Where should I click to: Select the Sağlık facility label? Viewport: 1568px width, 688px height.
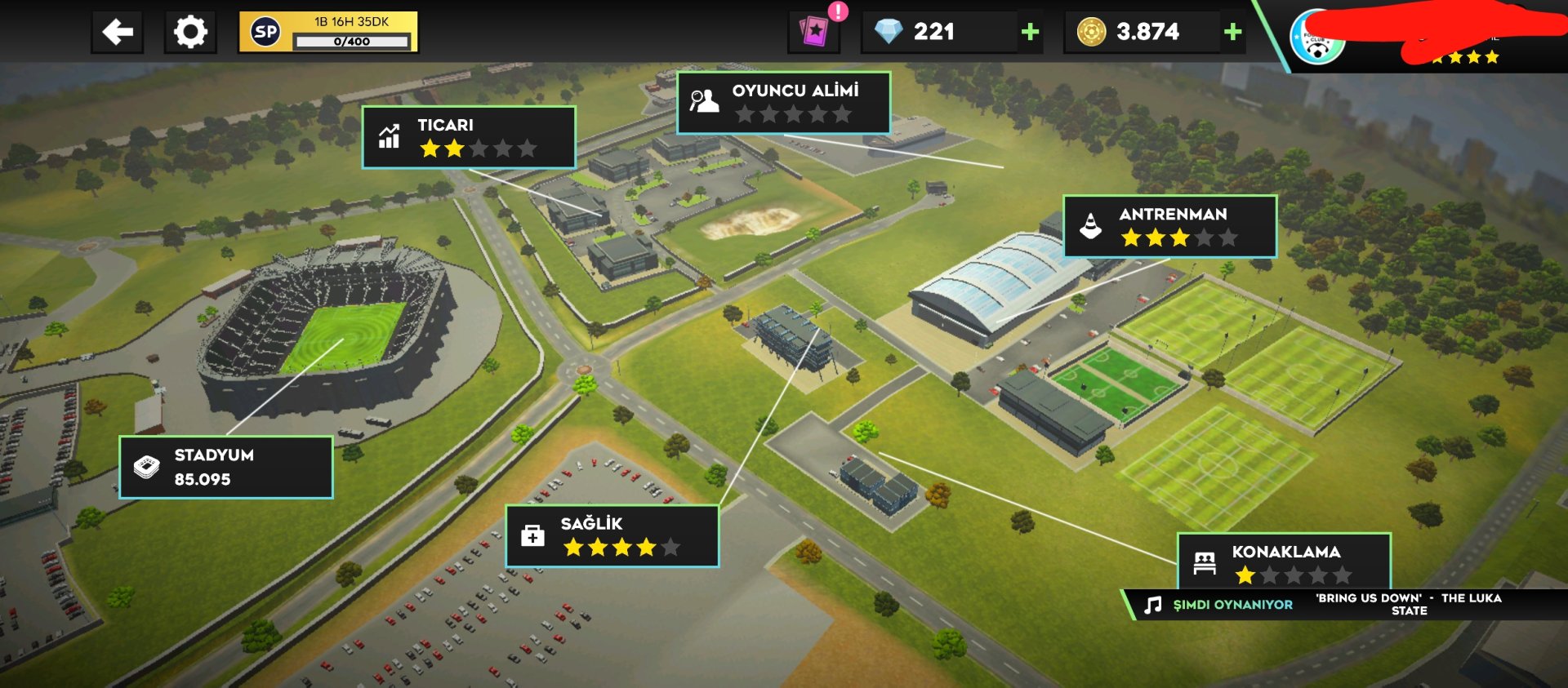(612, 535)
